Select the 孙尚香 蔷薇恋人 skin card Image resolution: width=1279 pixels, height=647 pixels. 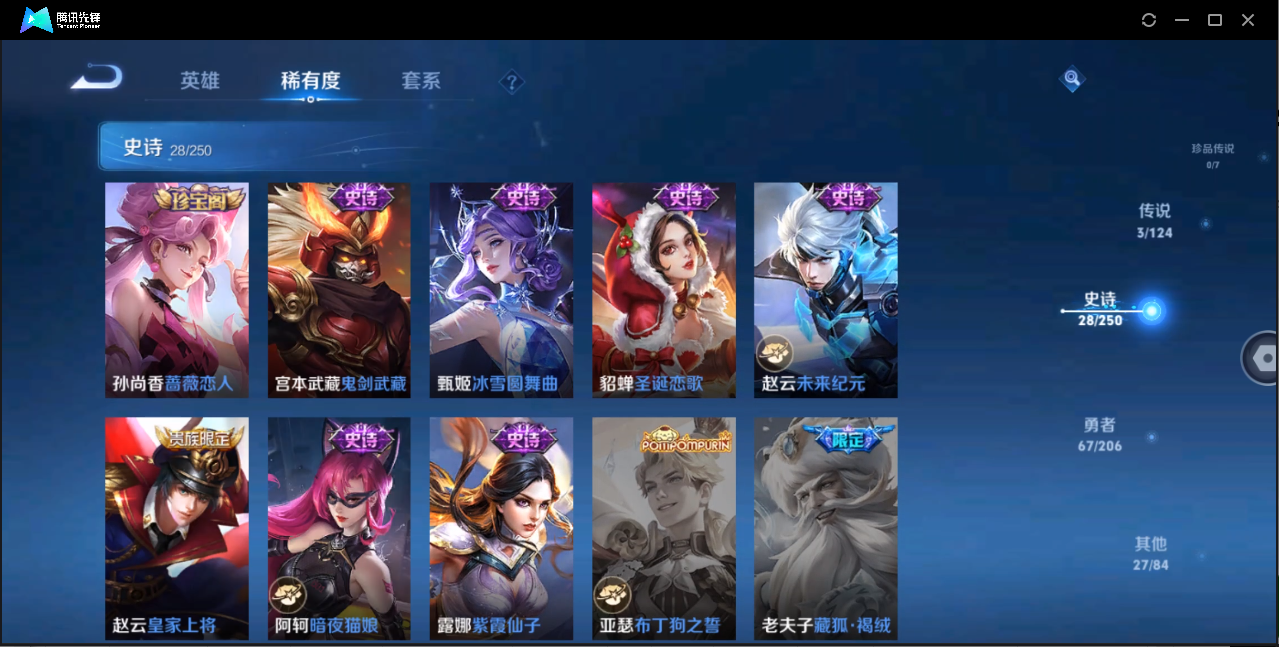pyautogui.click(x=177, y=290)
